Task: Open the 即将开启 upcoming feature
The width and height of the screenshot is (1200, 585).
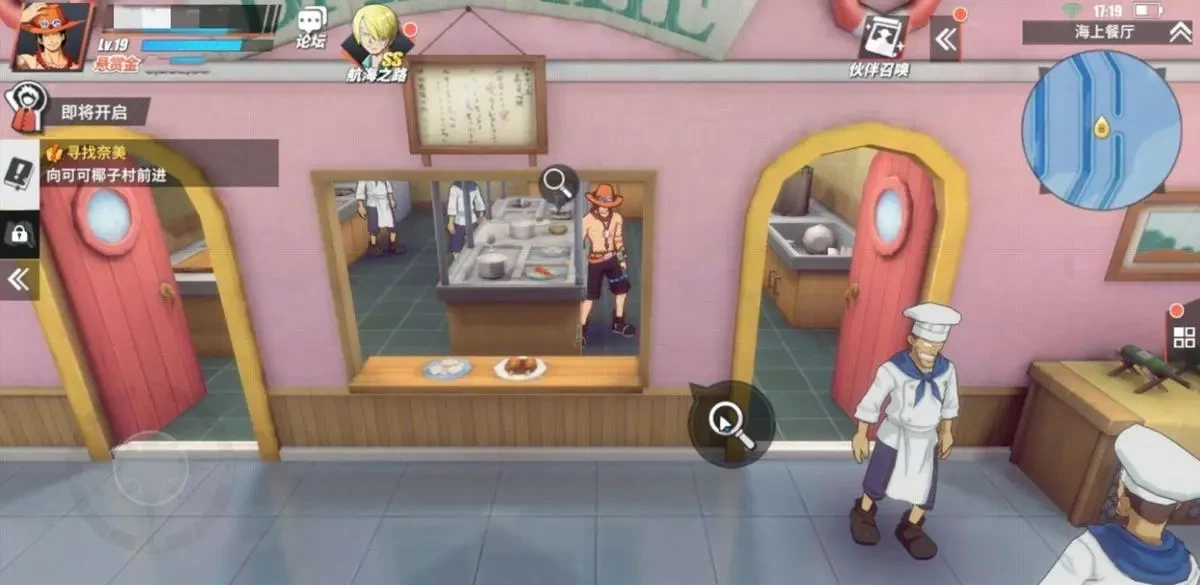Action: (75, 111)
